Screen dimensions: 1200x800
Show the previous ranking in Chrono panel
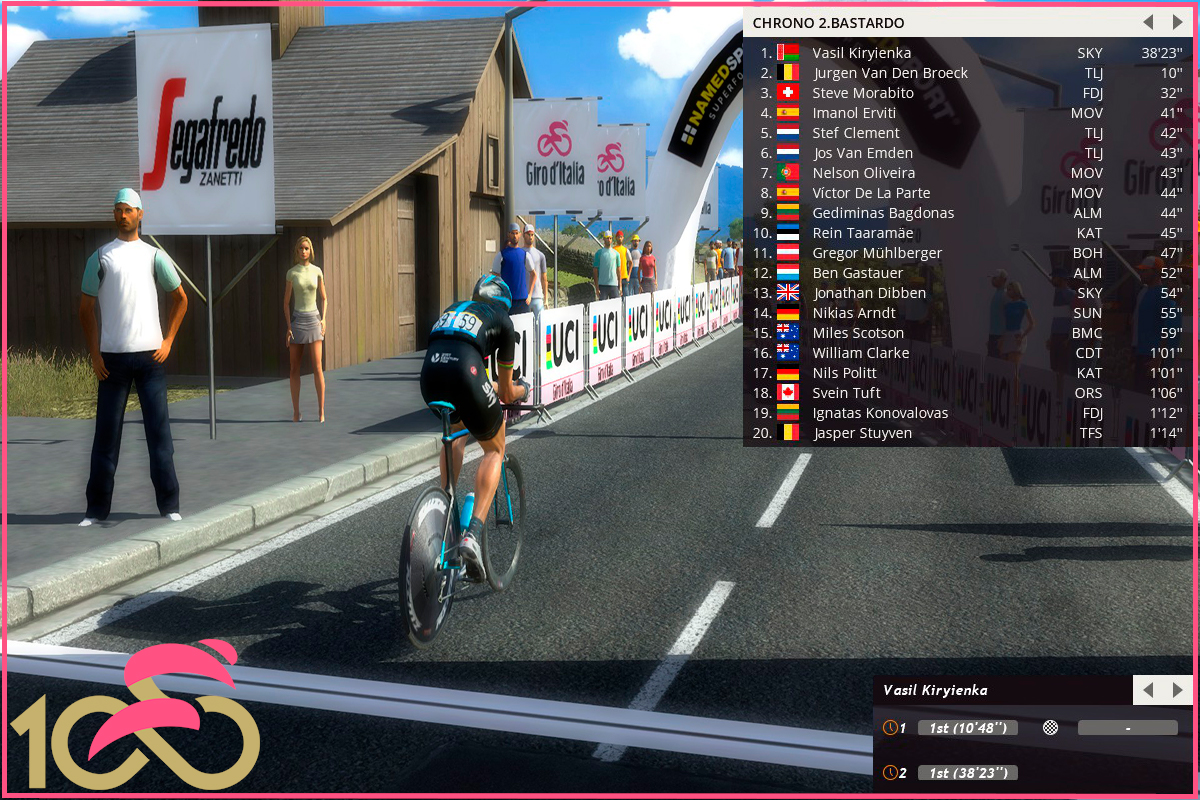[x=1148, y=22]
